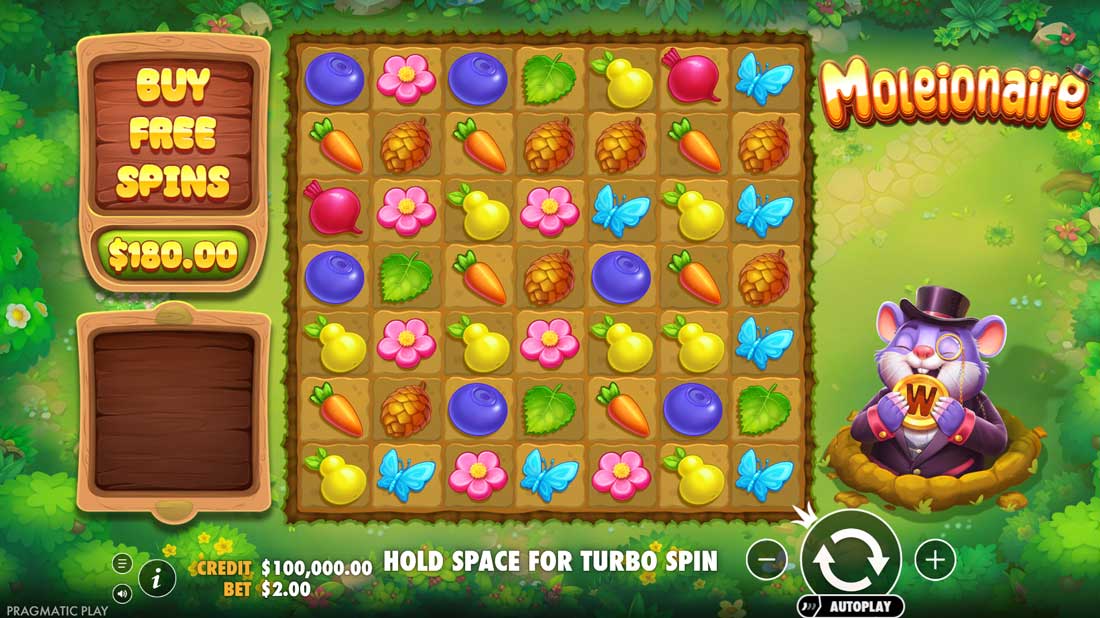Show the game info paytable

157,577
